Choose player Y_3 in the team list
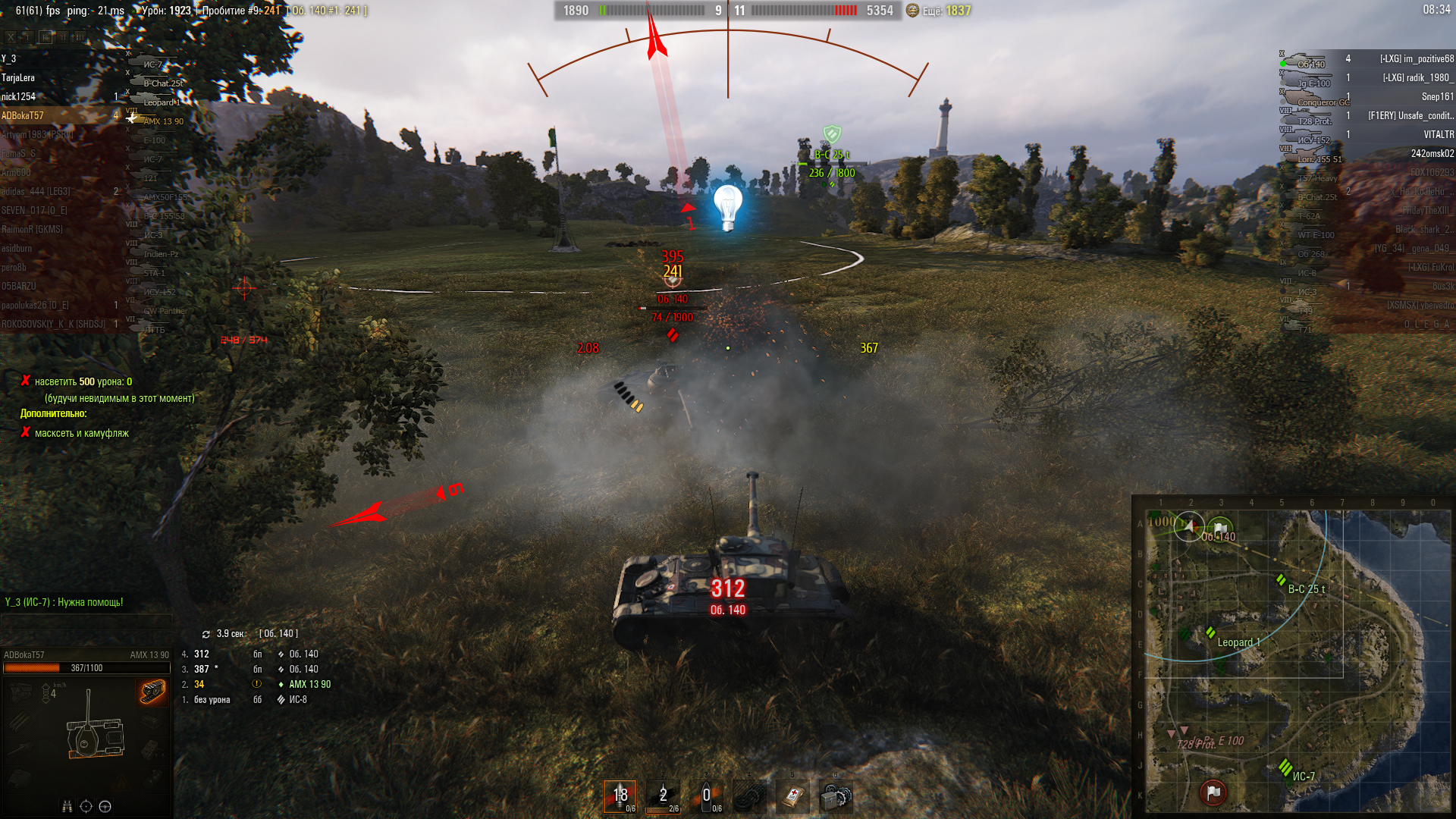Viewport: 1456px width, 819px height. coord(9,59)
